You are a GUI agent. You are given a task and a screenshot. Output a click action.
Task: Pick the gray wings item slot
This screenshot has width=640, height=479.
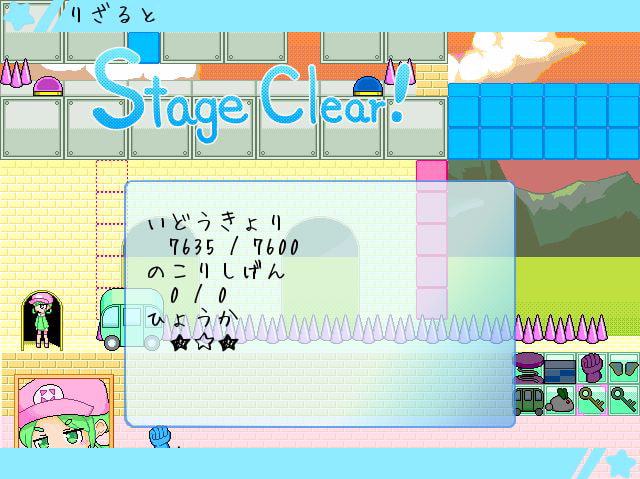624,367
